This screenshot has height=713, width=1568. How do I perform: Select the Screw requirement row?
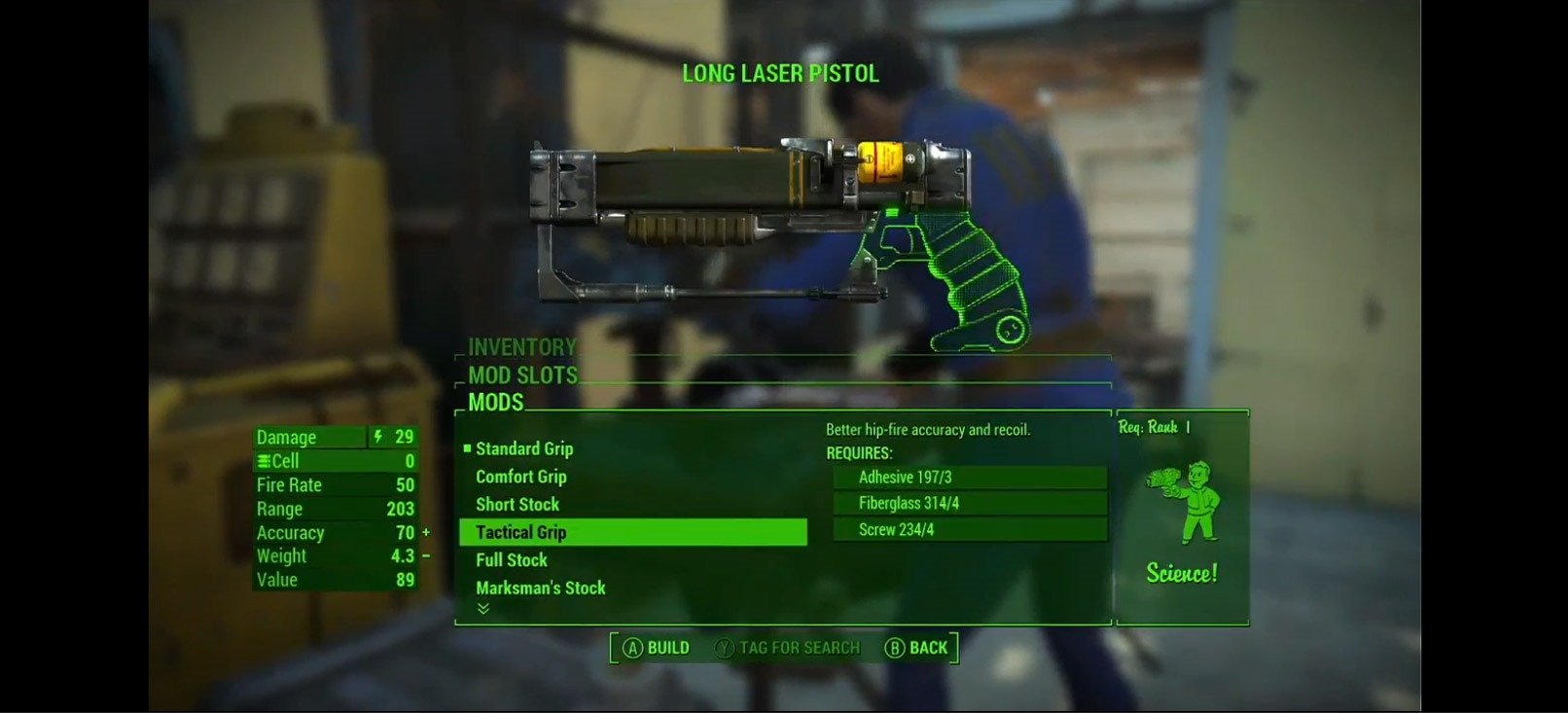[x=970, y=529]
